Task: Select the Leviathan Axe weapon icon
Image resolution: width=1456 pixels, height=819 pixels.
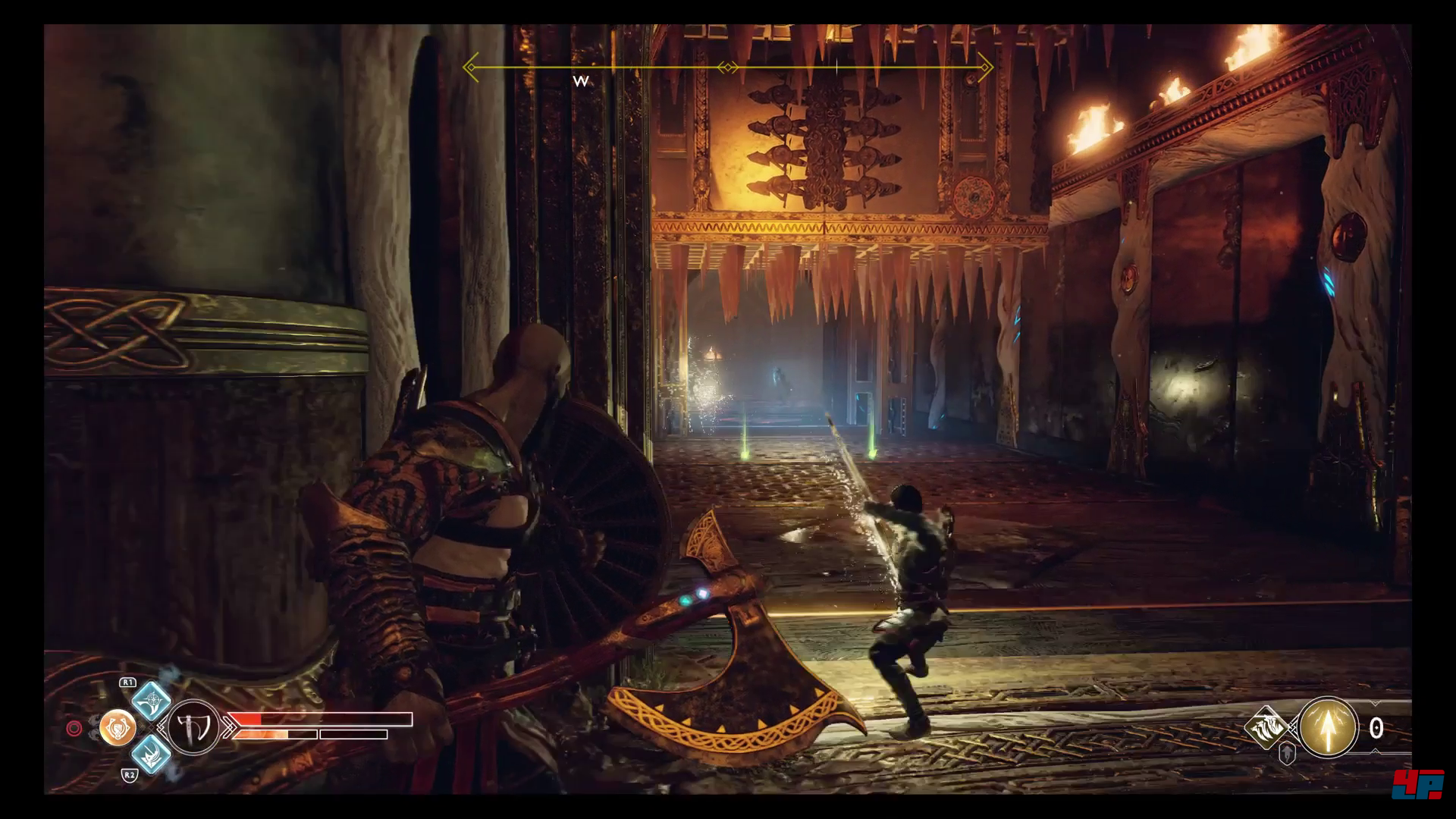Action: coord(192,726)
